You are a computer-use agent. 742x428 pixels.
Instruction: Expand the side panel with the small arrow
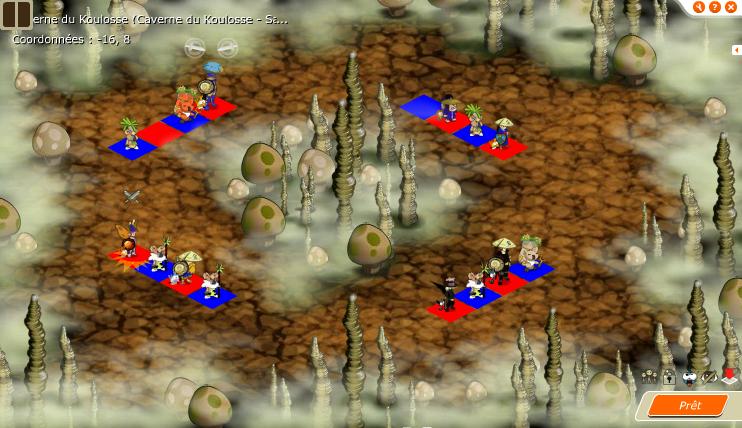pyautogui.click(x=735, y=50)
